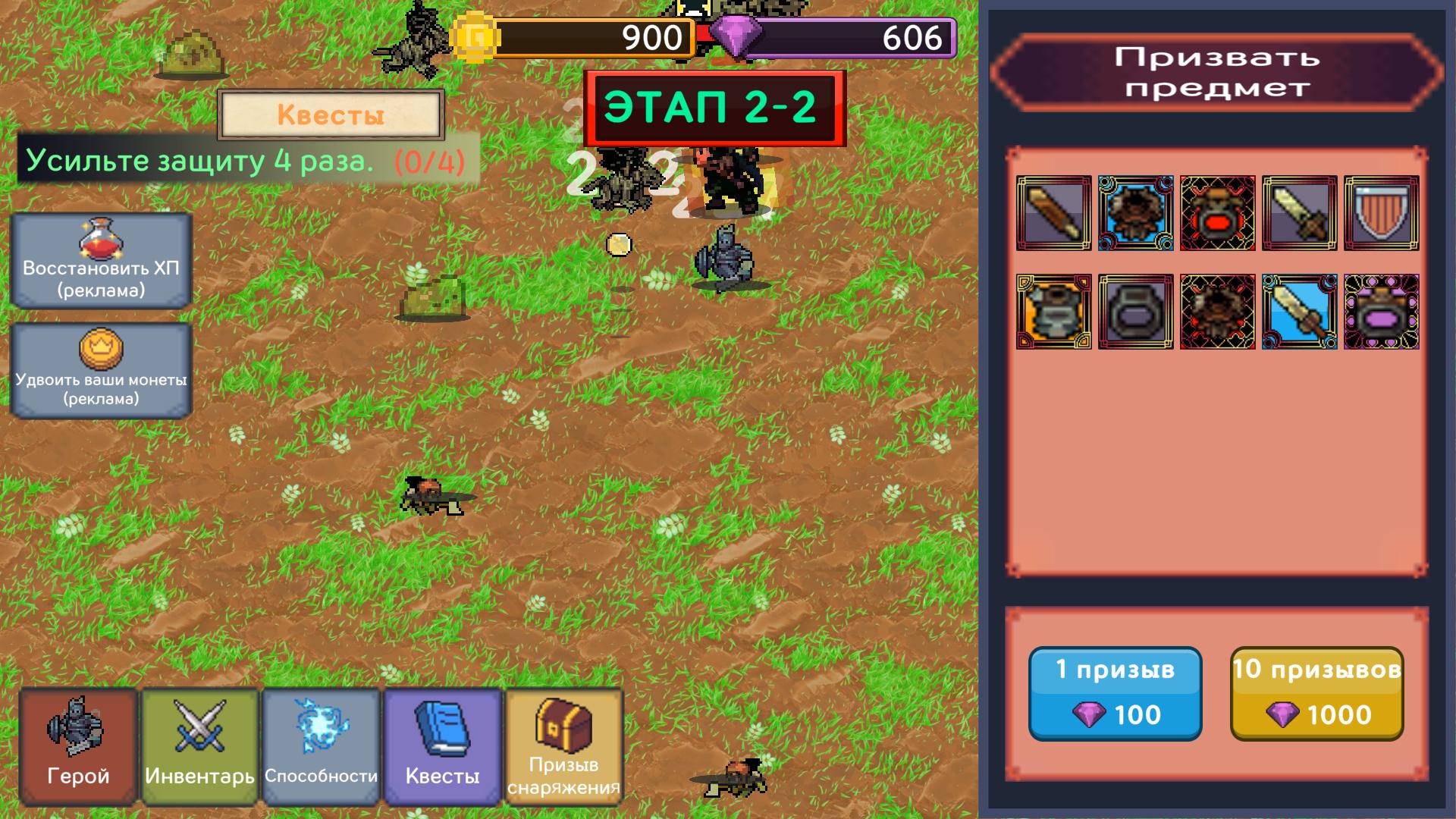Click the 1 призыв button for 100 gems
Screen dimensions: 1456x819
click(1116, 694)
